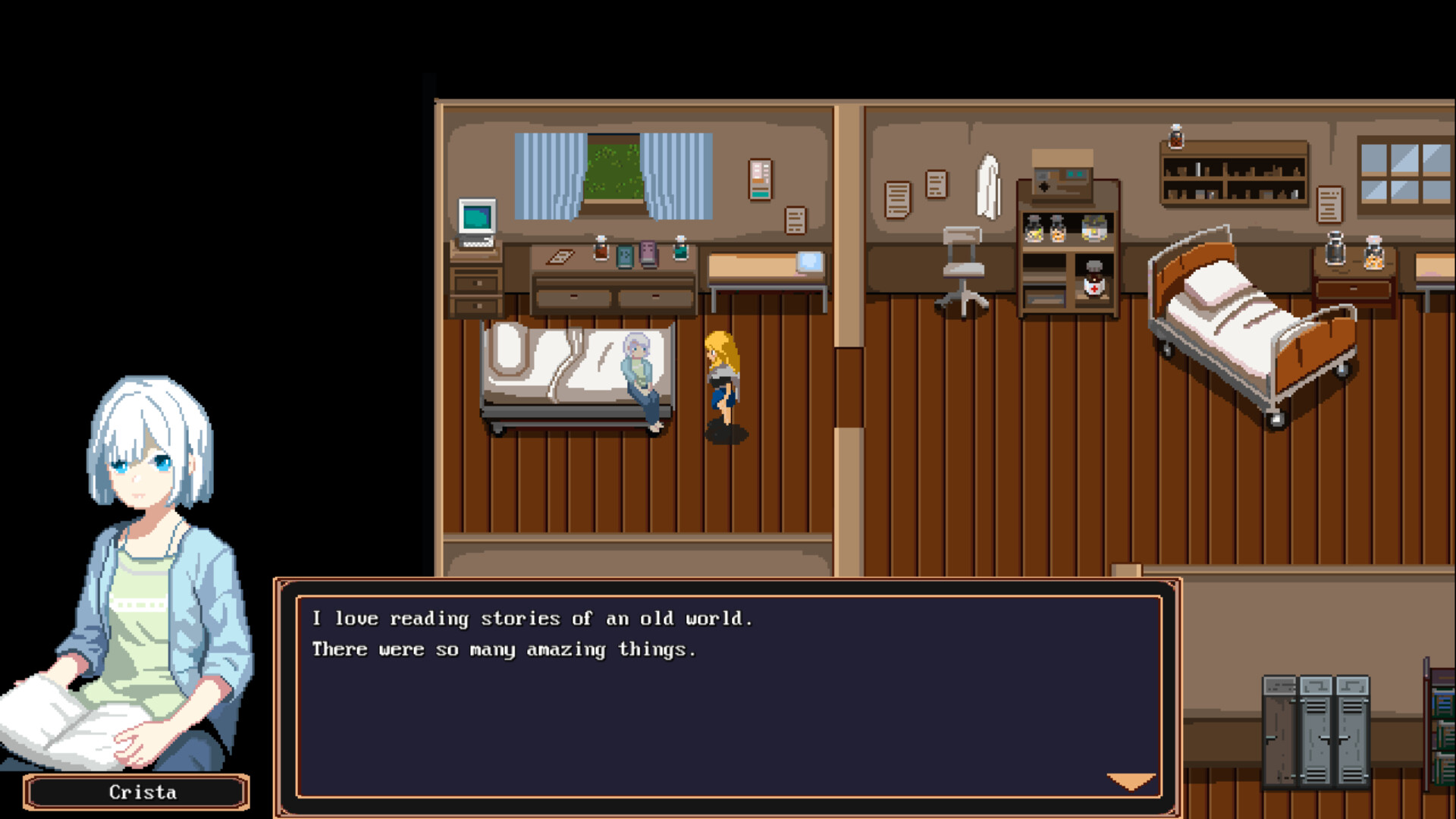Select Crista's name plate

[136, 792]
